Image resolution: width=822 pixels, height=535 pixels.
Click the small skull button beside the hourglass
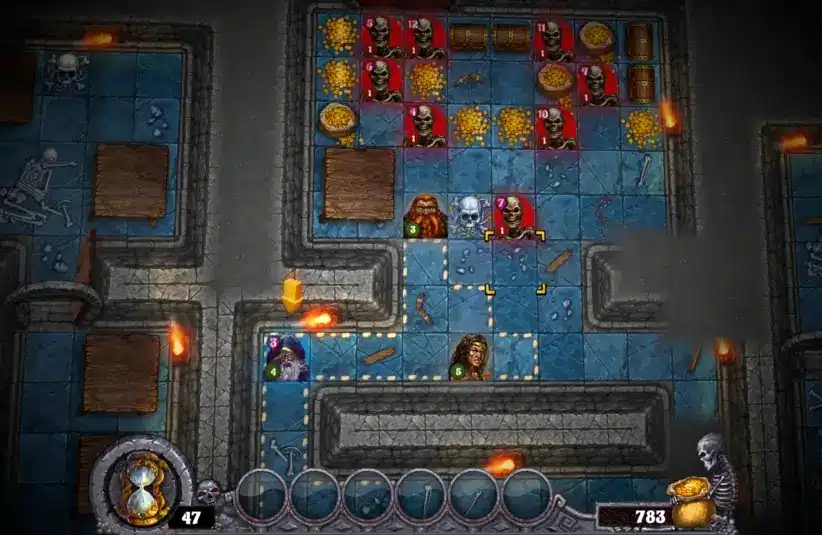208,491
